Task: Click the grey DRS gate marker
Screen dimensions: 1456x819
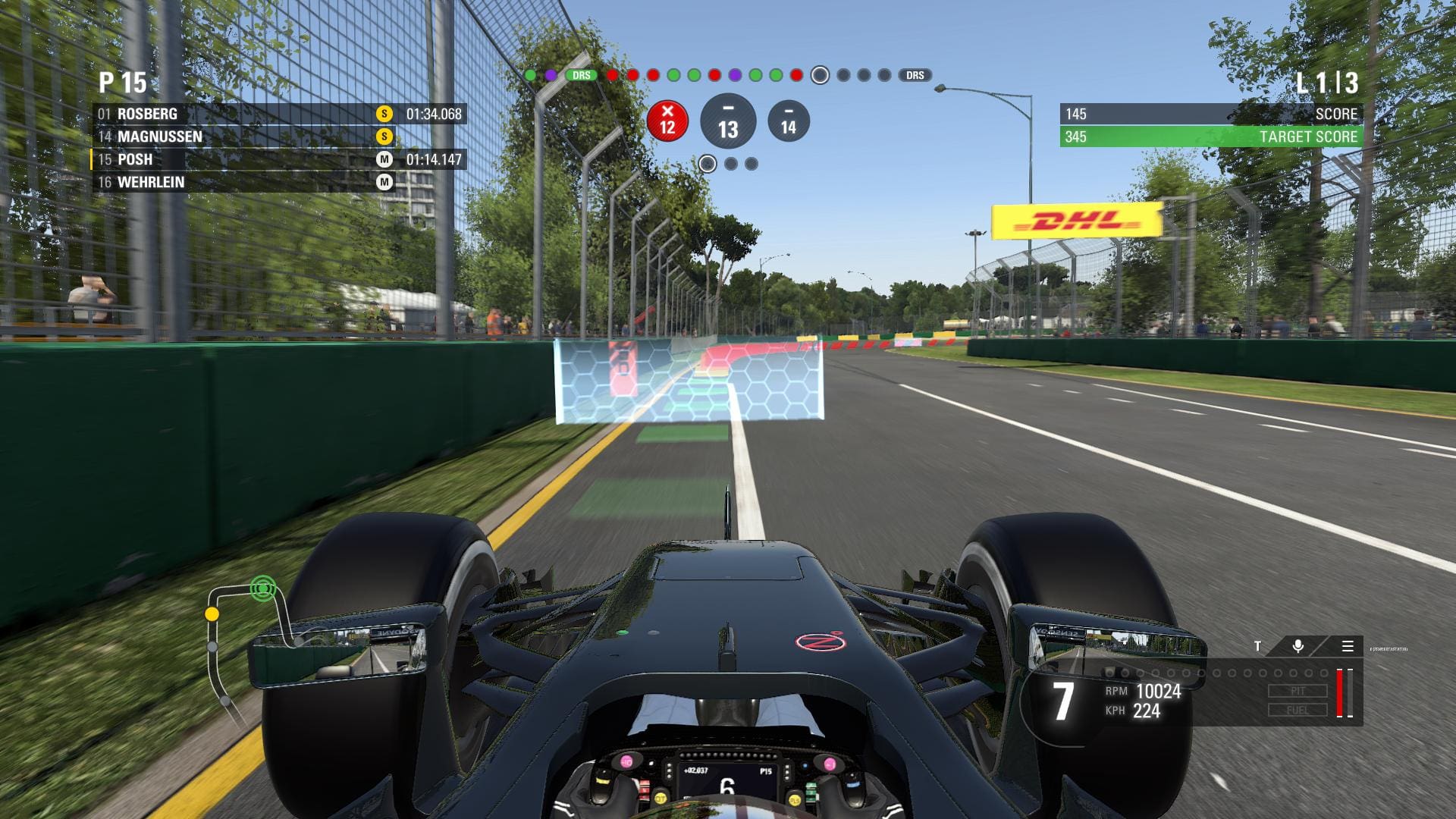Action: click(915, 75)
